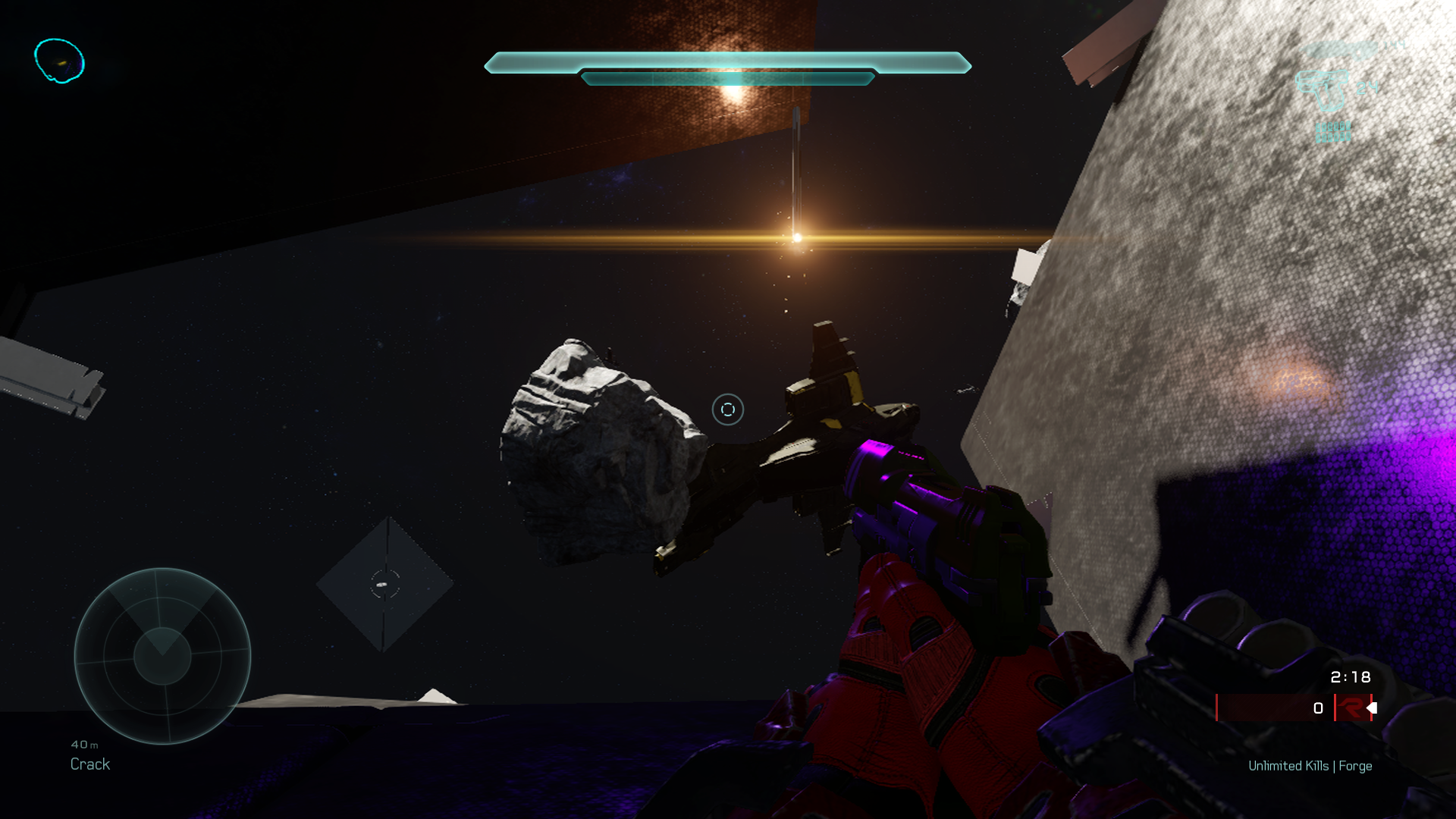Click the red team emblem in scoreboard
The width and height of the screenshot is (1456, 819).
click(1351, 708)
